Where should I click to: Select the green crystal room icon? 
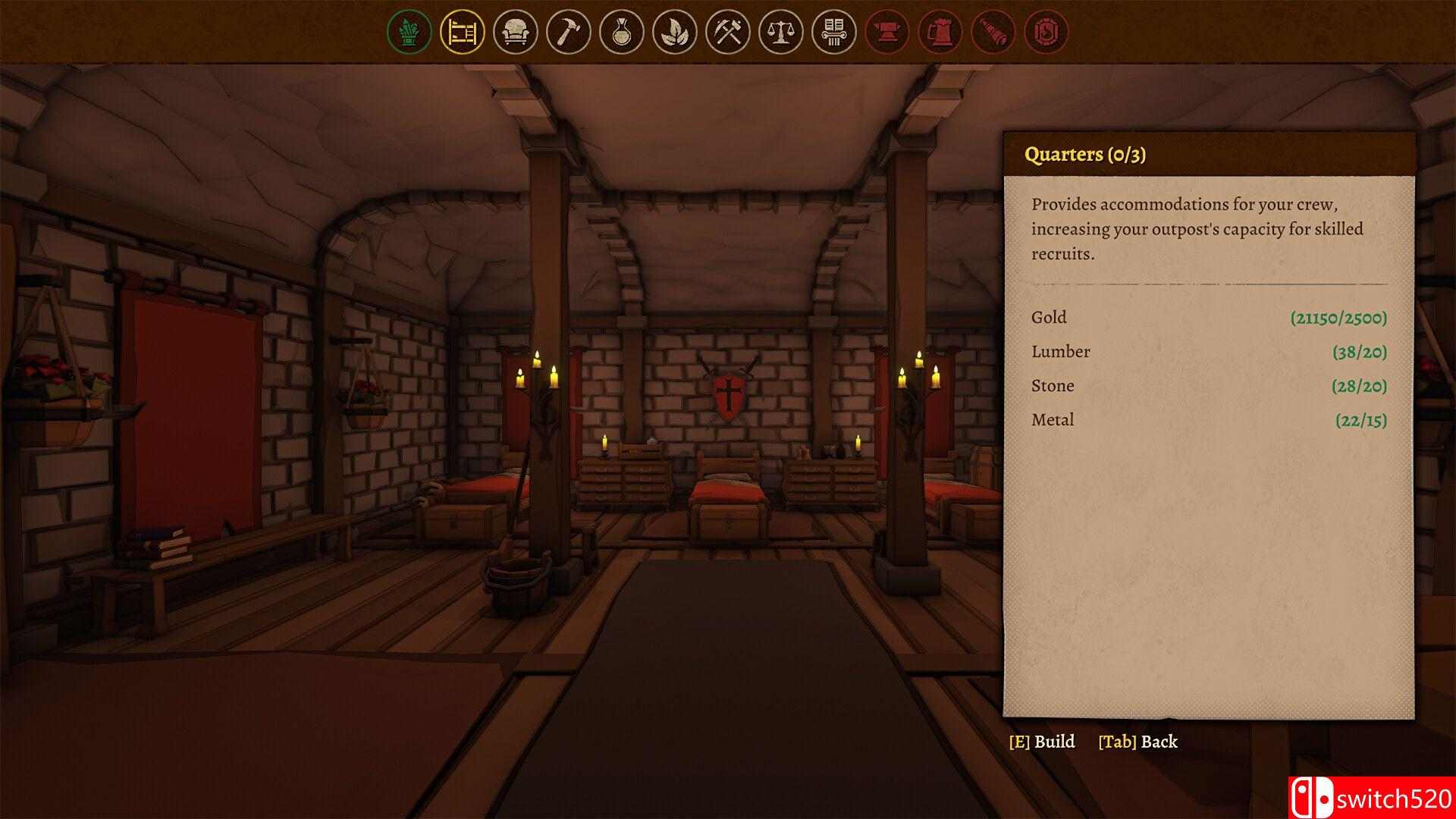tap(409, 32)
